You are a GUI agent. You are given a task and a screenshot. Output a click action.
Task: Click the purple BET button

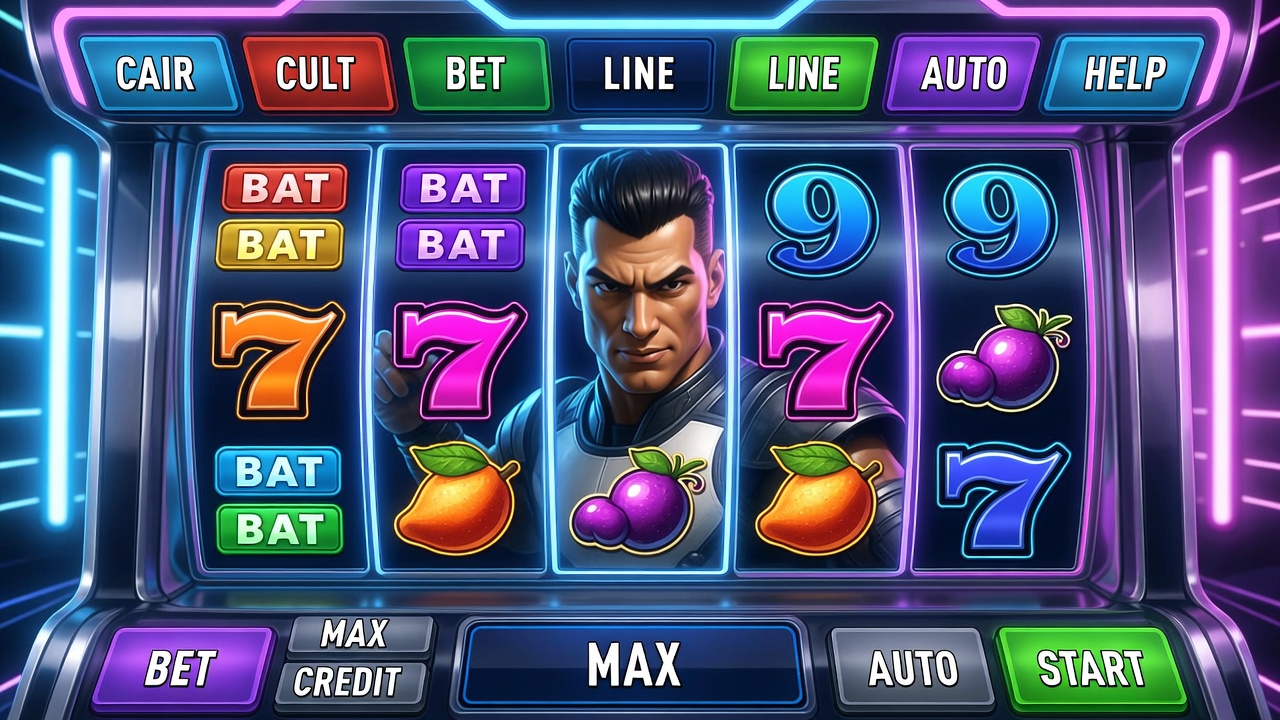(x=181, y=667)
